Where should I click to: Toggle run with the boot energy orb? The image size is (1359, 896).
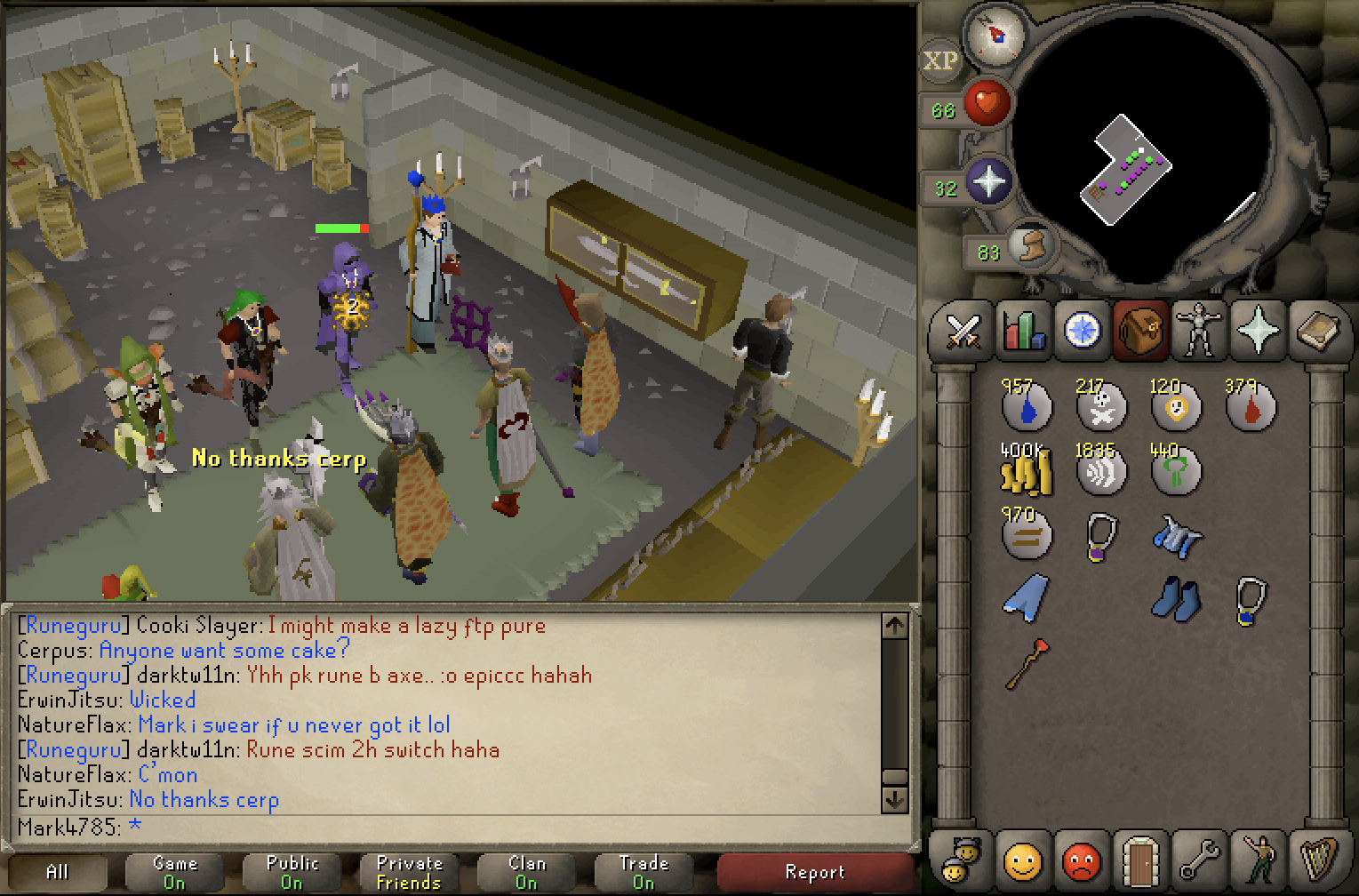pos(1031,246)
